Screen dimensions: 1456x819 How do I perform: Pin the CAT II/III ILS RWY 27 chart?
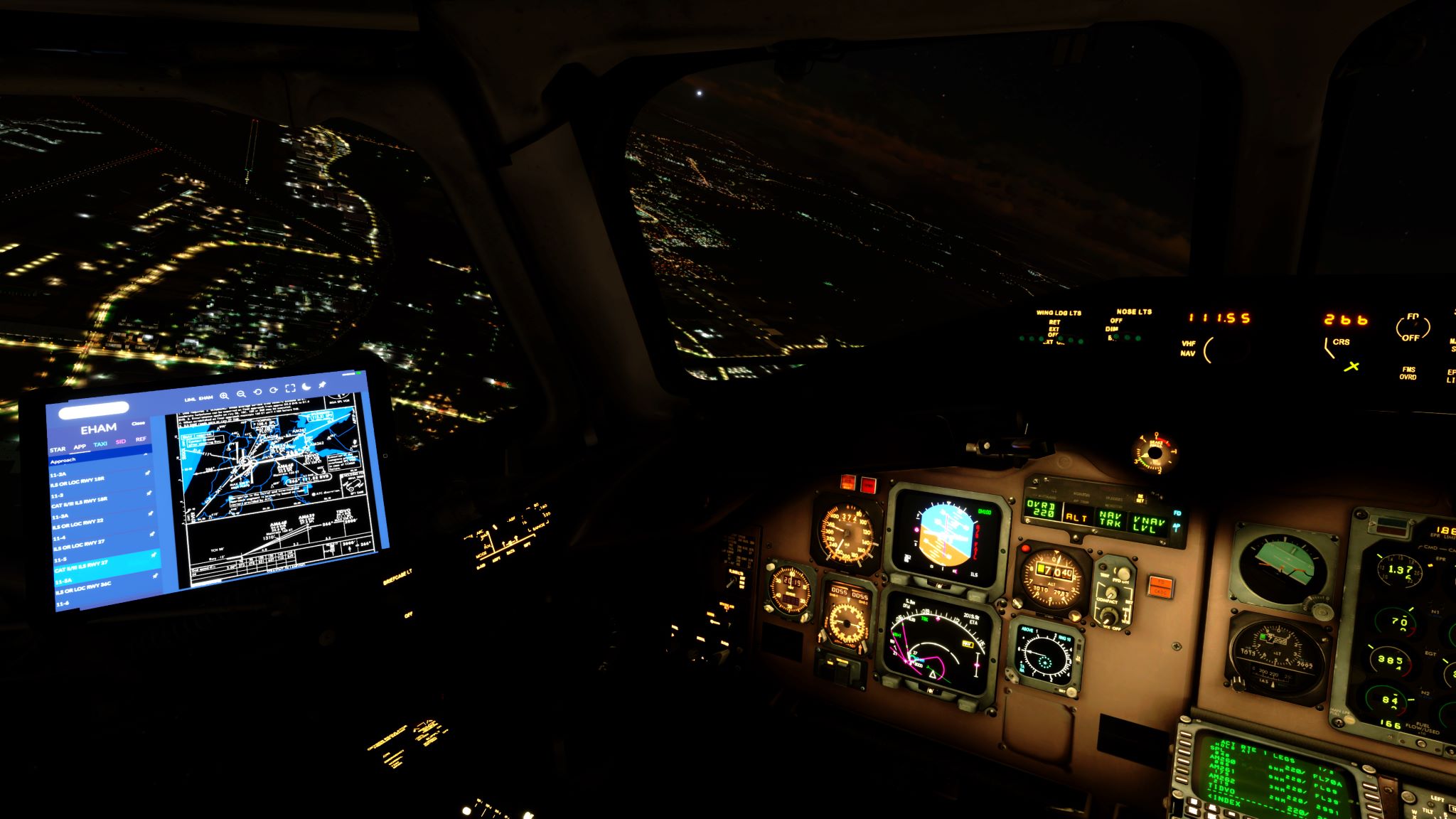154,555
